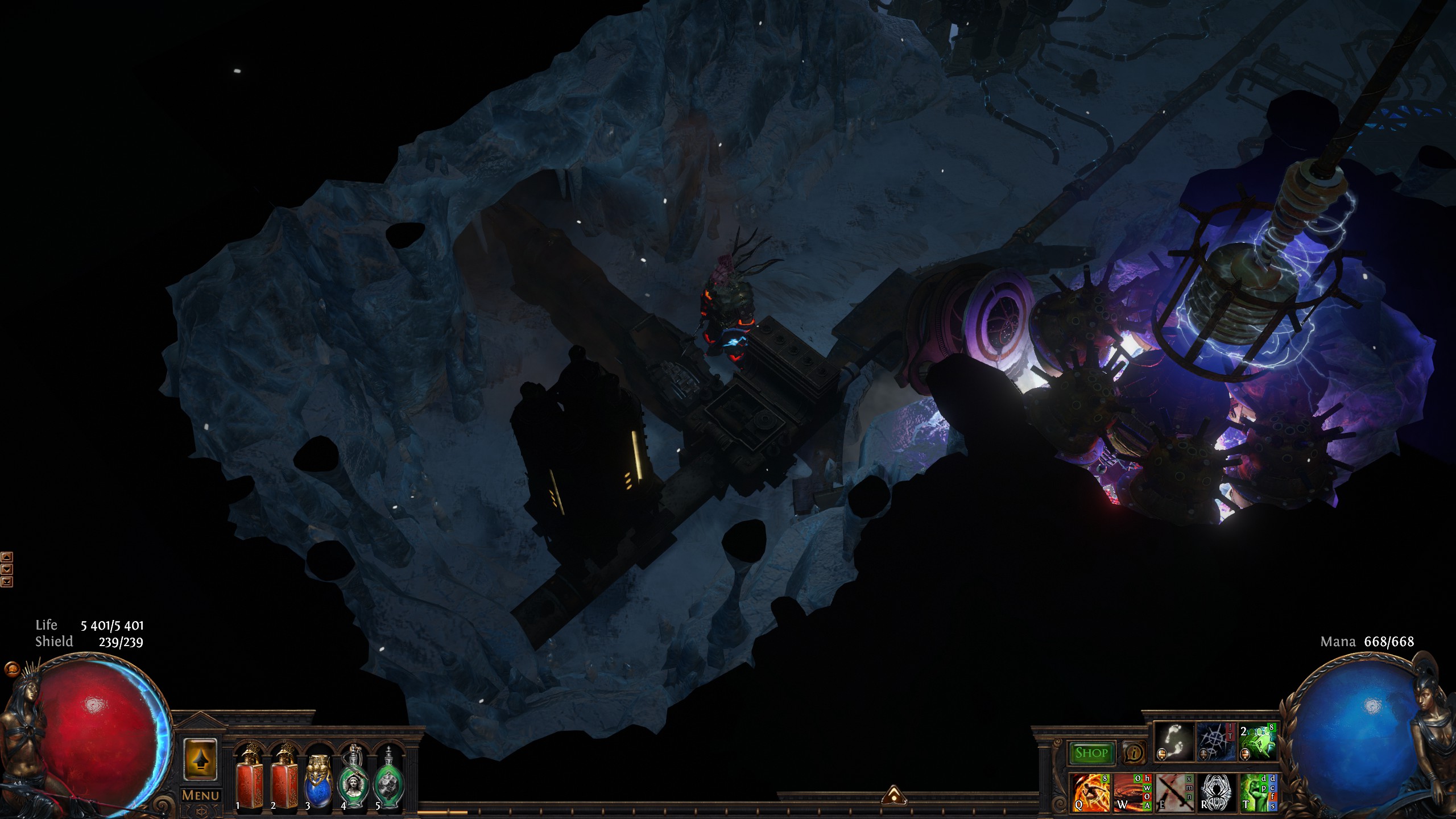Open the green Shop button
The height and width of the screenshot is (819, 1456).
[x=1091, y=753]
